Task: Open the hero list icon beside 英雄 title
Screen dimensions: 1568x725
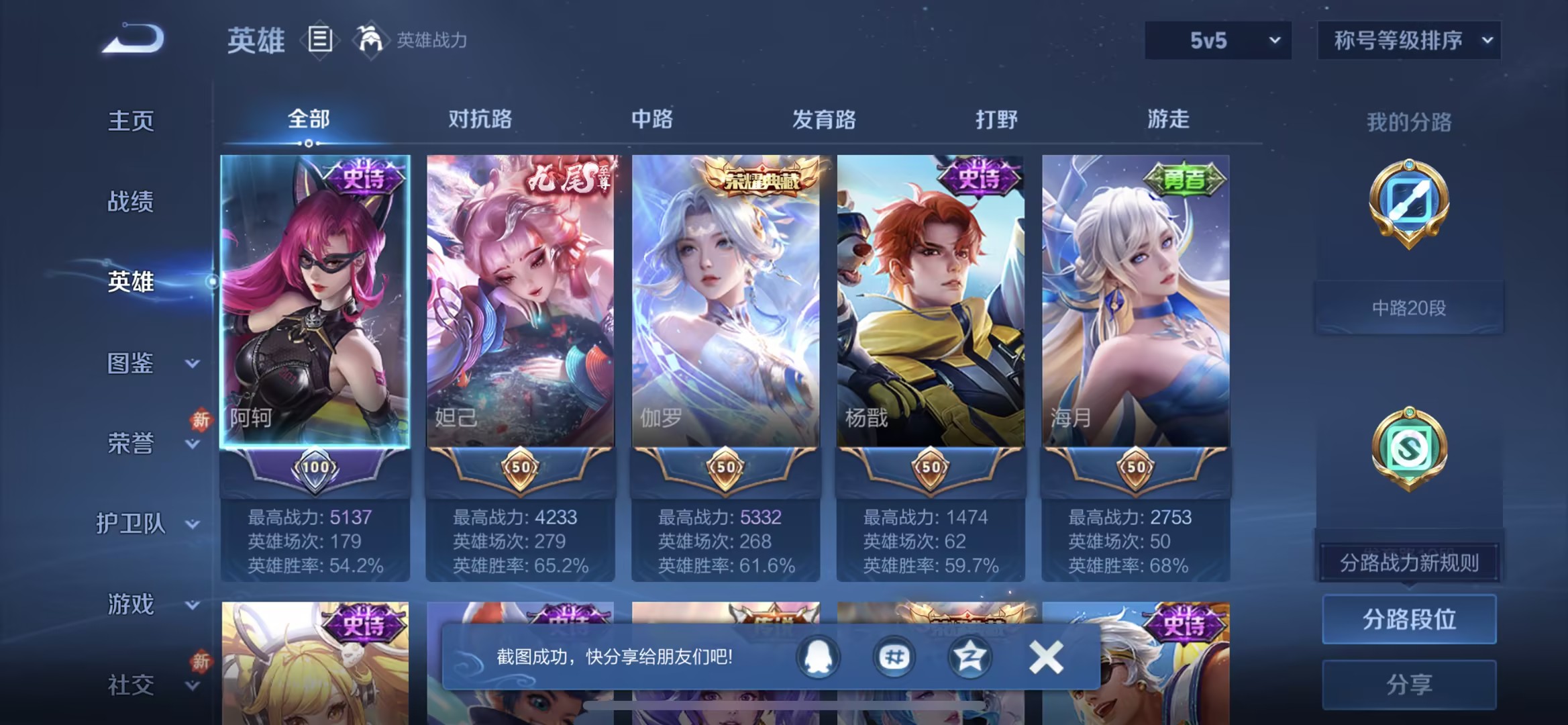Action: point(321,38)
